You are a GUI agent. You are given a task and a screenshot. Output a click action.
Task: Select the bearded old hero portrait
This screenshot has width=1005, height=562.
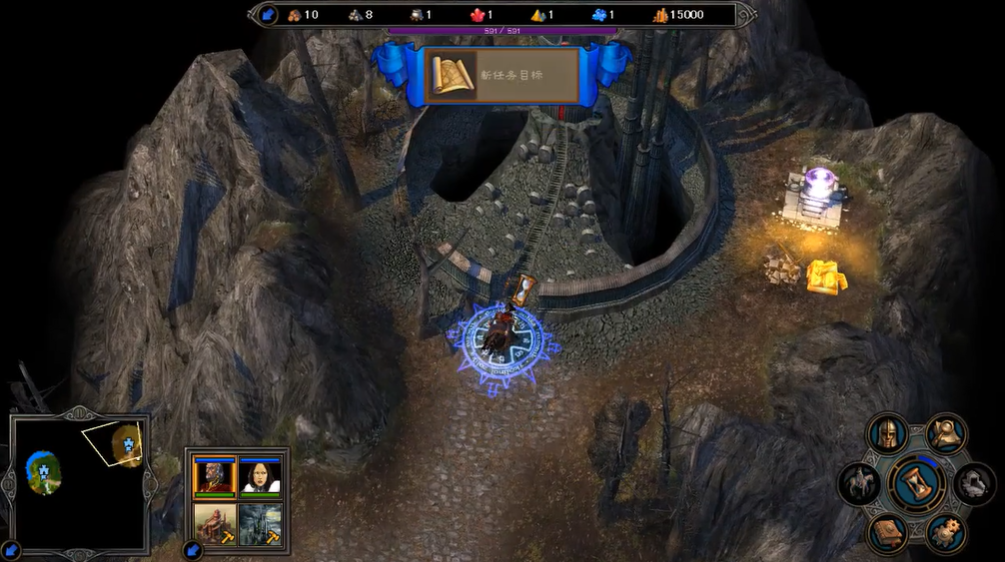(x=215, y=476)
